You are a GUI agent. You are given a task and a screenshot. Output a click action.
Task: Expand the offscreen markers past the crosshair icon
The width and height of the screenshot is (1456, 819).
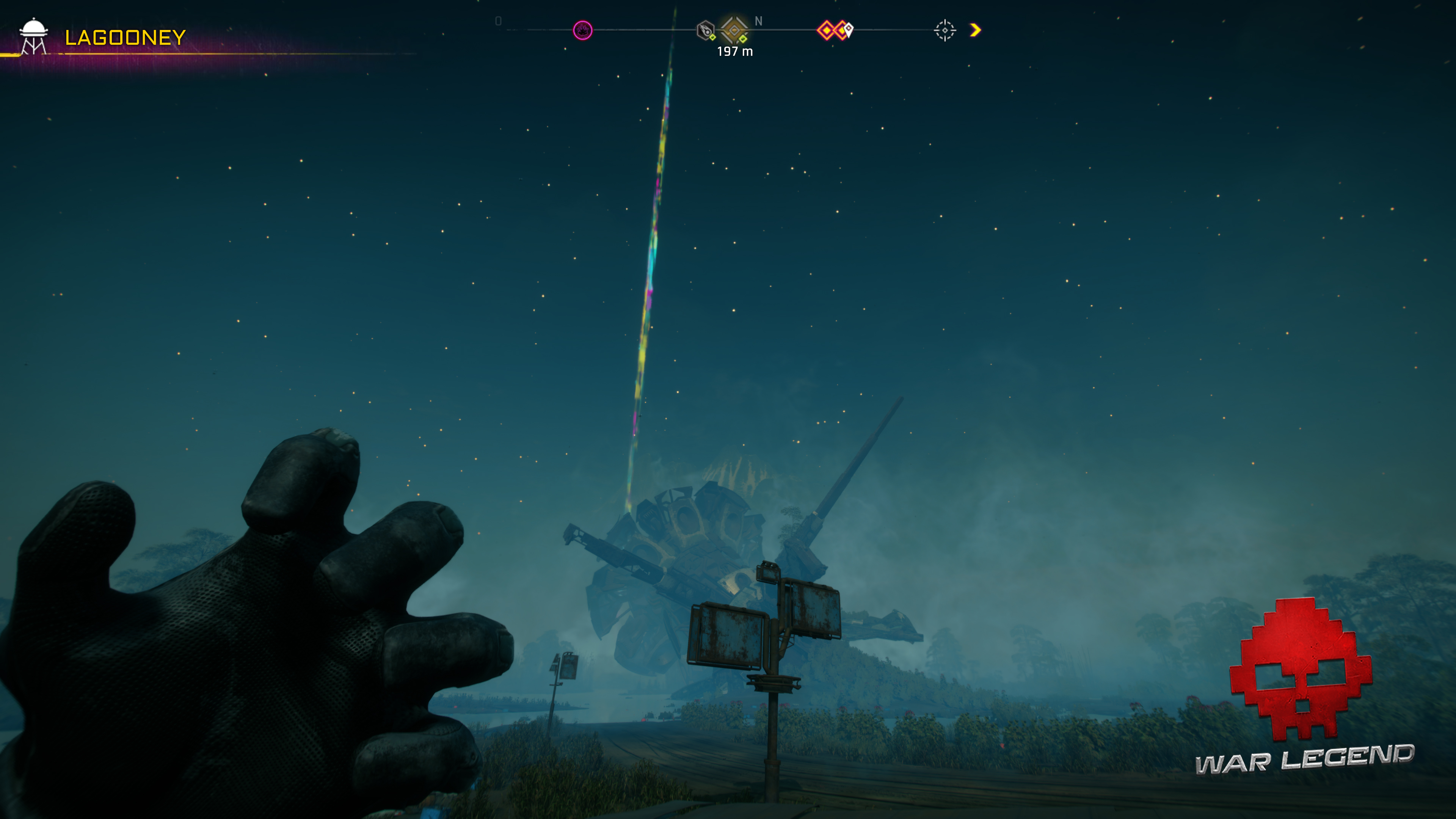point(974,30)
